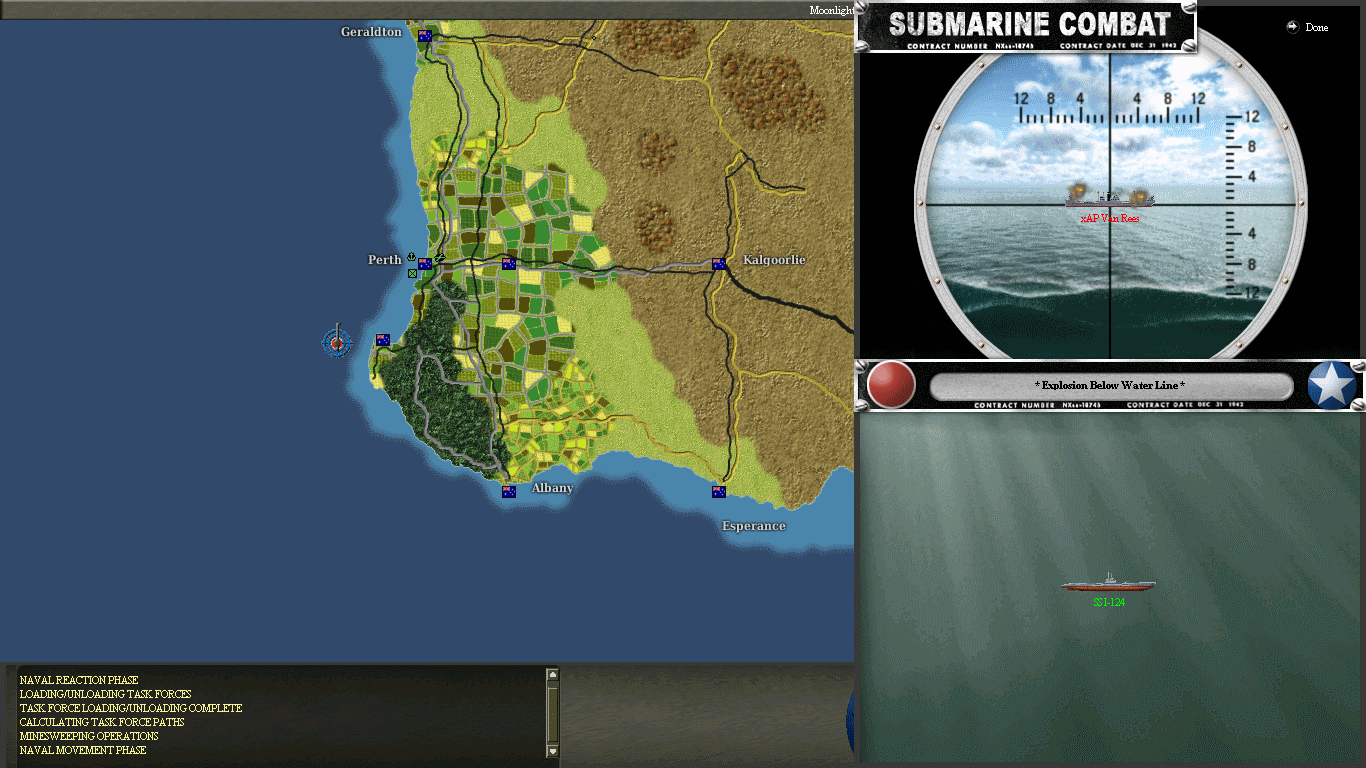Click the Moonlight label in the title bar
The image size is (1366, 768).
tap(830, 8)
